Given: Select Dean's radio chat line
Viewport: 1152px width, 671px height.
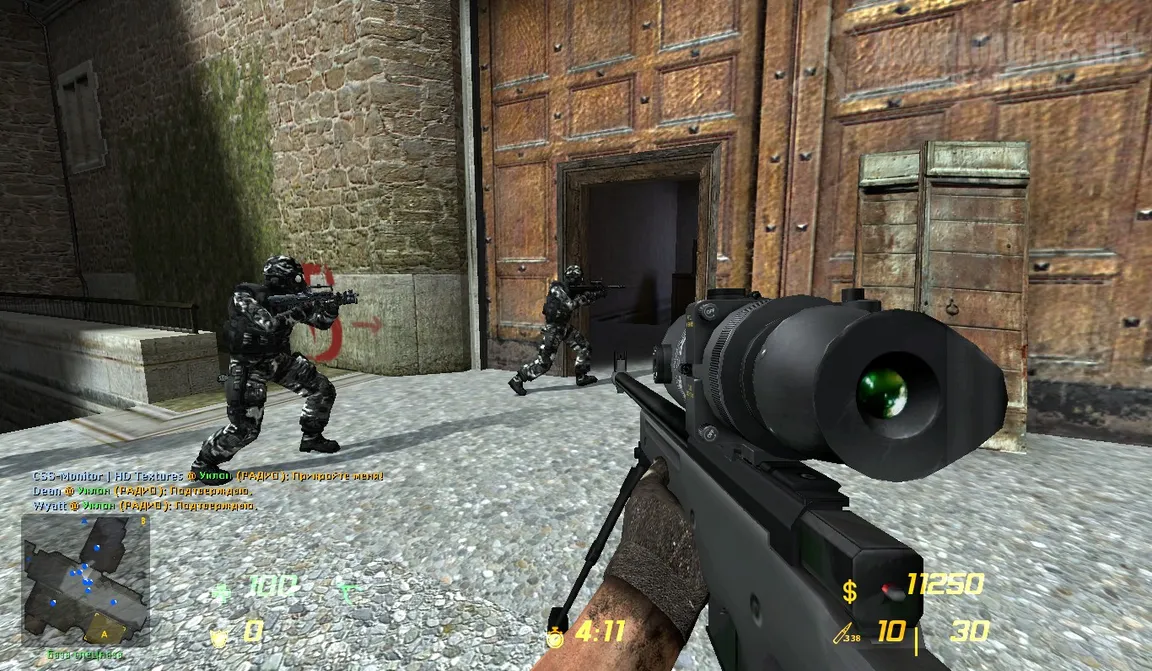Looking at the screenshot, I should (x=140, y=491).
